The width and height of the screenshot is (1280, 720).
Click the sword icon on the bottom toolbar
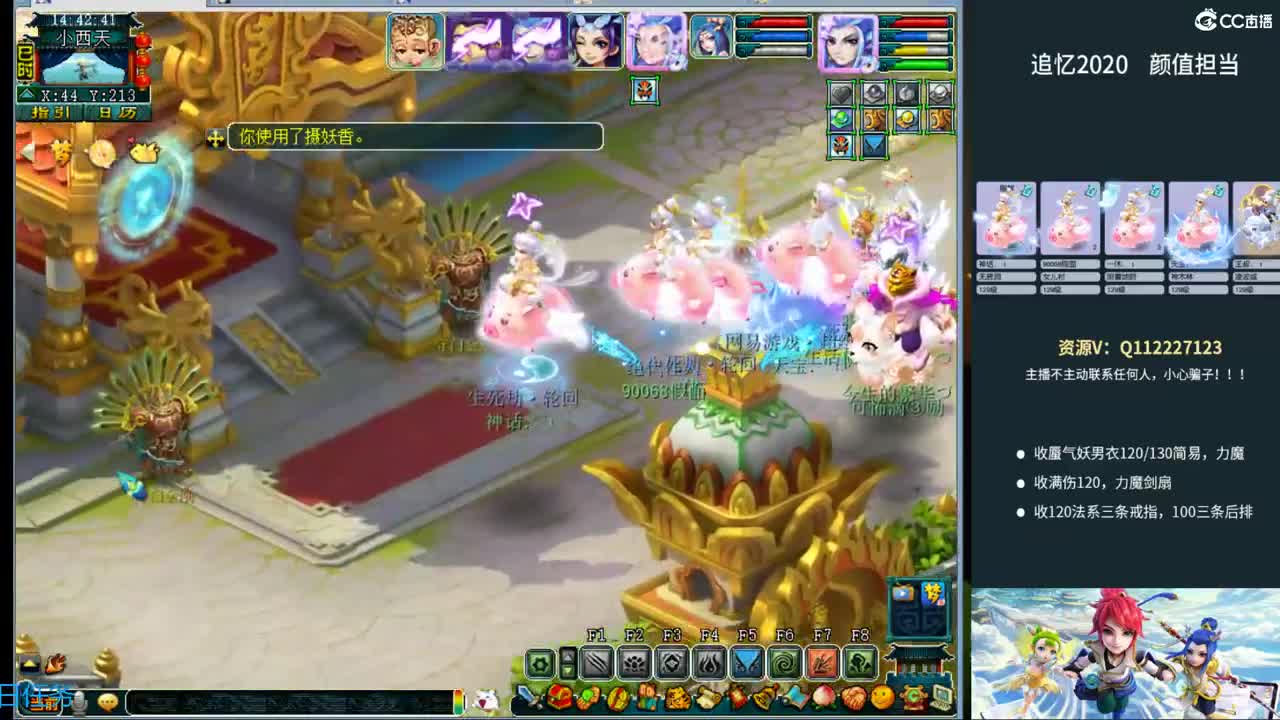[527, 697]
